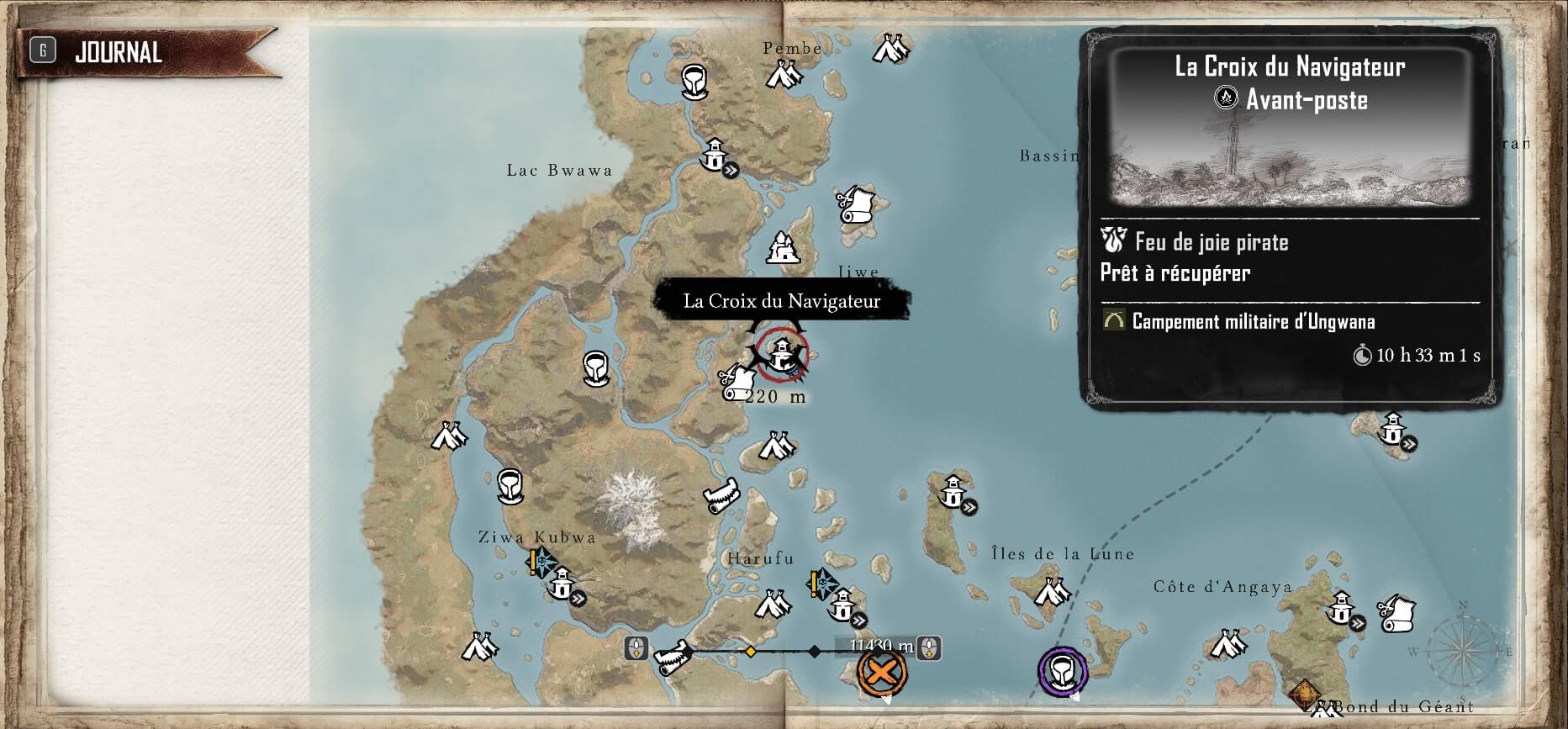Select the outpost east of Lac Bwawa
This screenshot has height=729, width=1568.
click(x=715, y=156)
